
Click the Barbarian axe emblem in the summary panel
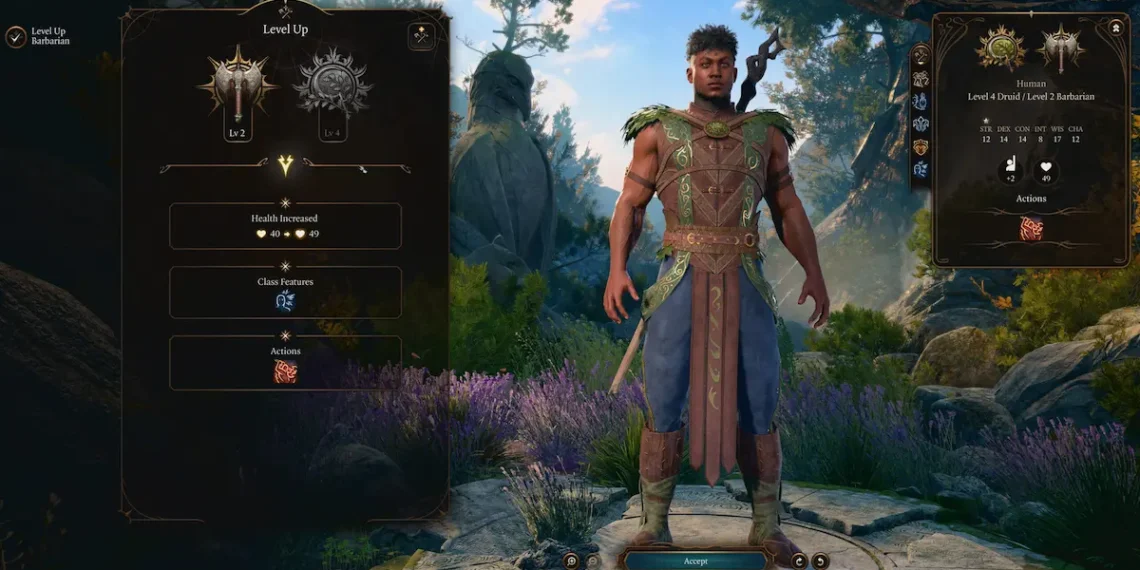pyautogui.click(x=1061, y=48)
